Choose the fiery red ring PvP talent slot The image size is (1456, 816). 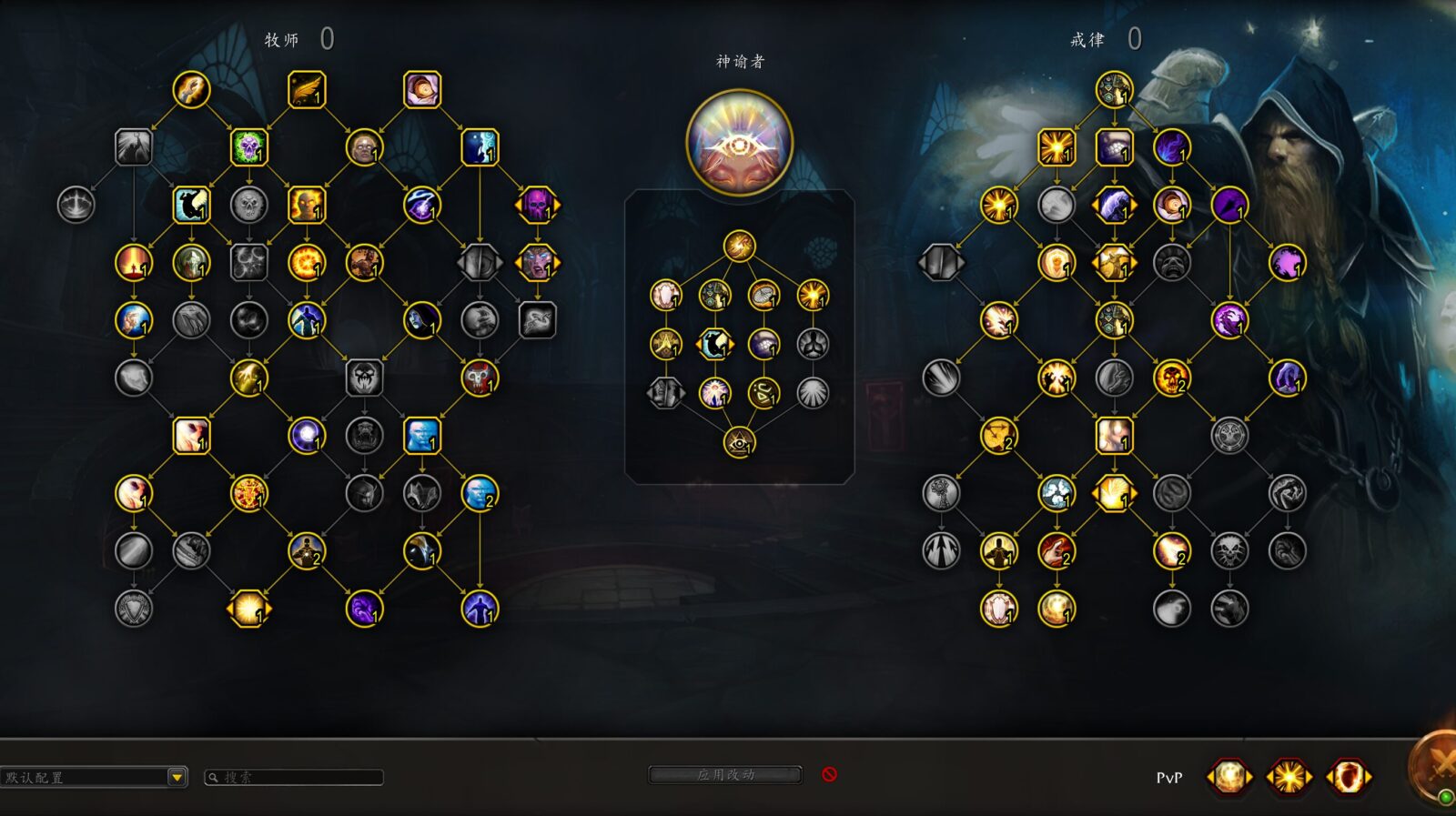(1348, 777)
